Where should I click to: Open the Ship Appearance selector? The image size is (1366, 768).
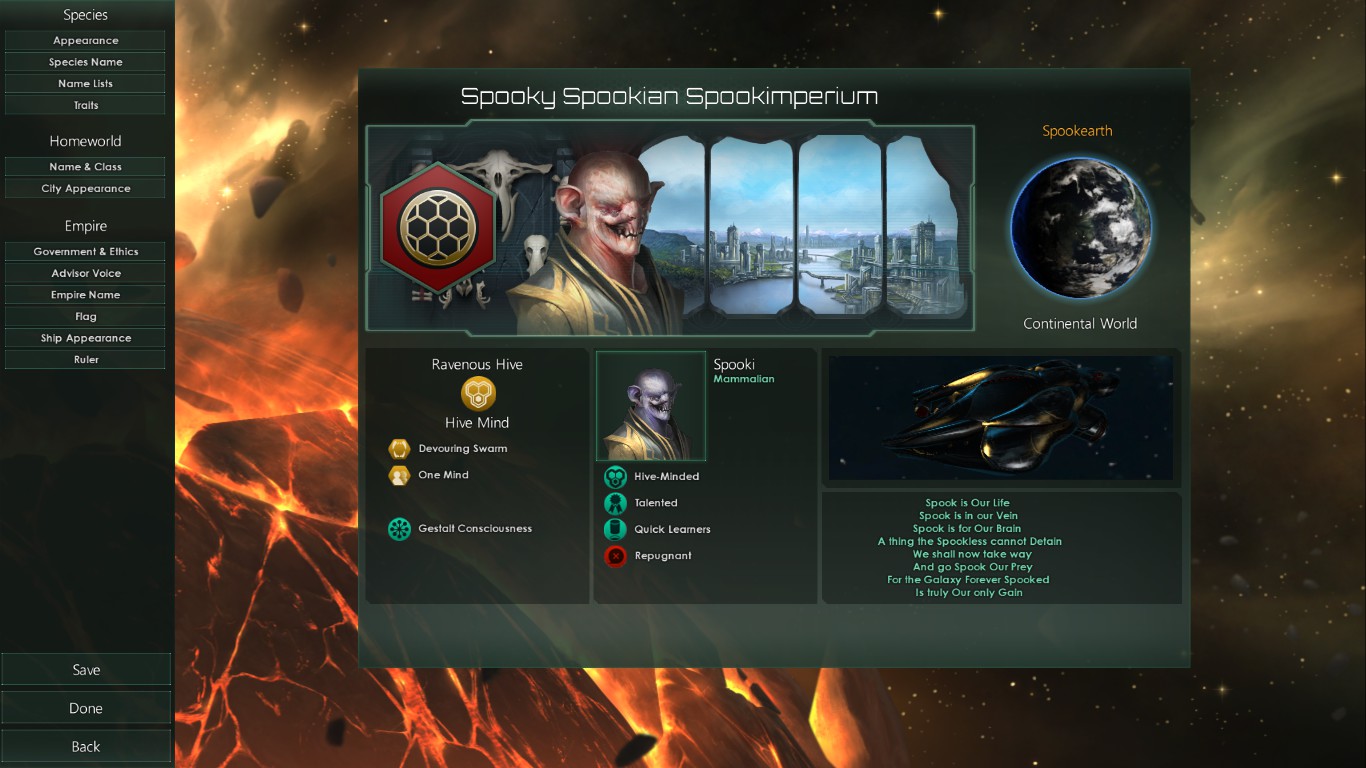pos(85,337)
